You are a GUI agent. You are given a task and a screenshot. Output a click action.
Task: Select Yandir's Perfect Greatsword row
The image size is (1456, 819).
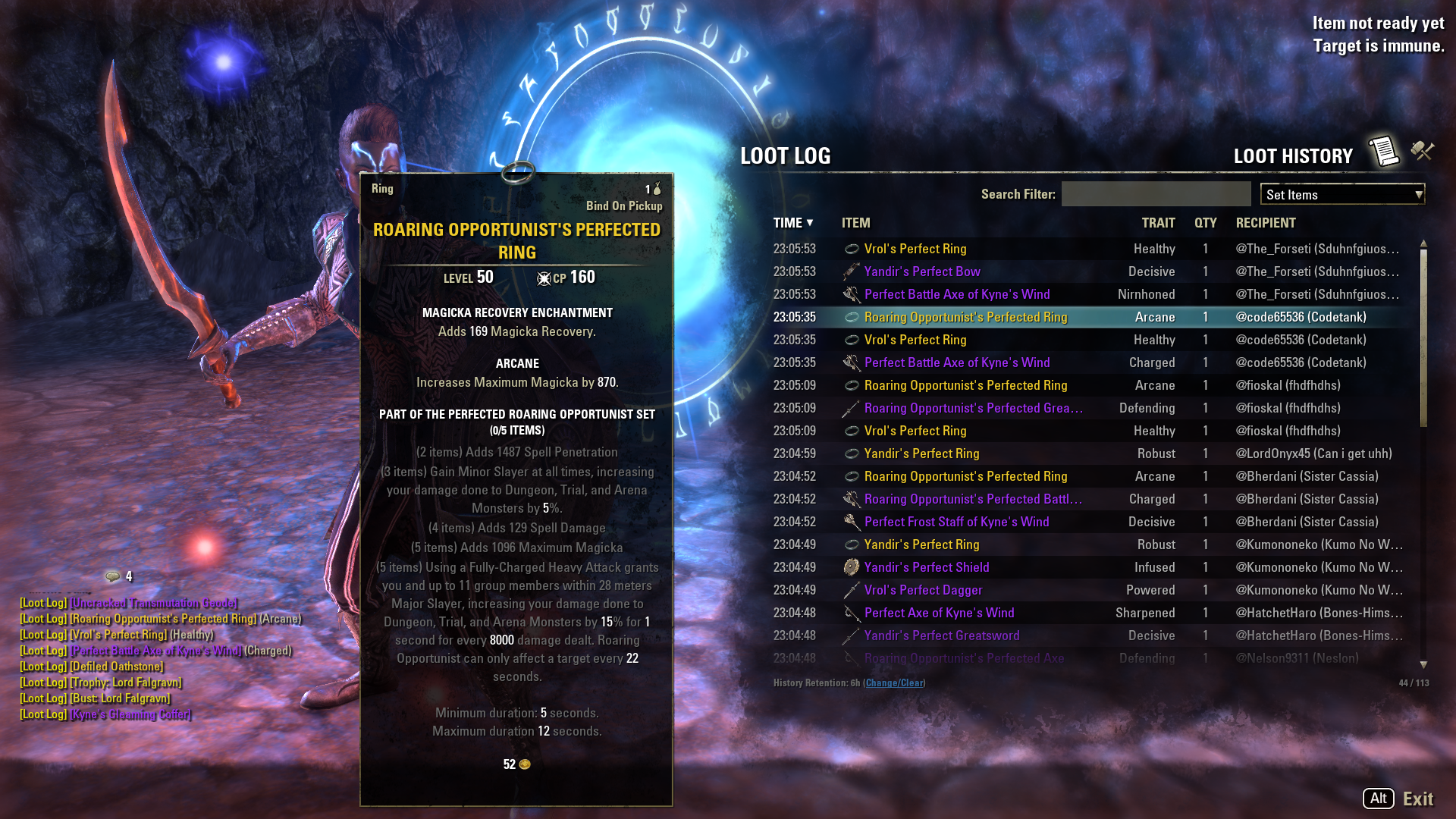point(941,635)
